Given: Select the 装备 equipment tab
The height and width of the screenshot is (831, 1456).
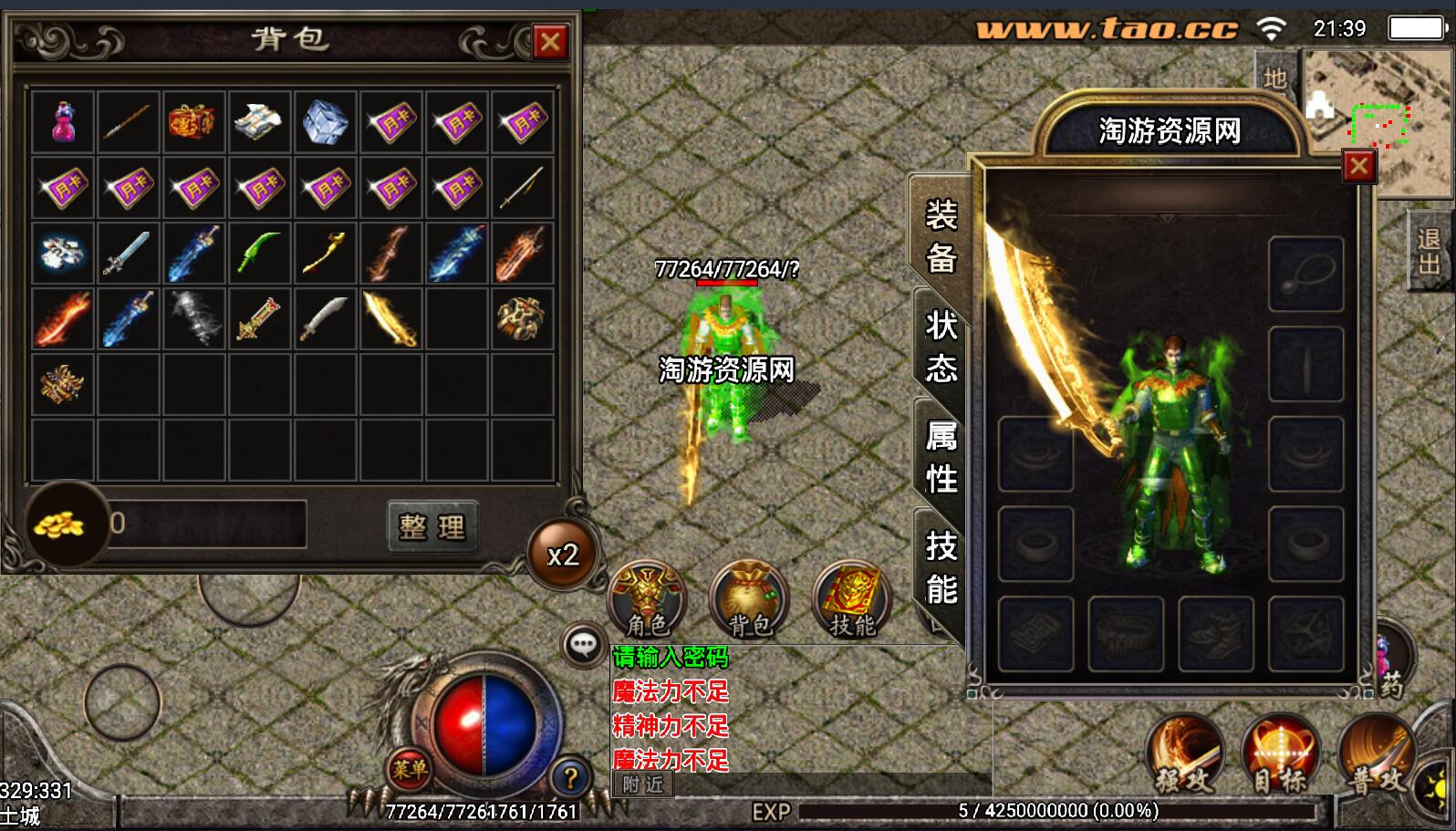Looking at the screenshot, I should click(x=941, y=235).
